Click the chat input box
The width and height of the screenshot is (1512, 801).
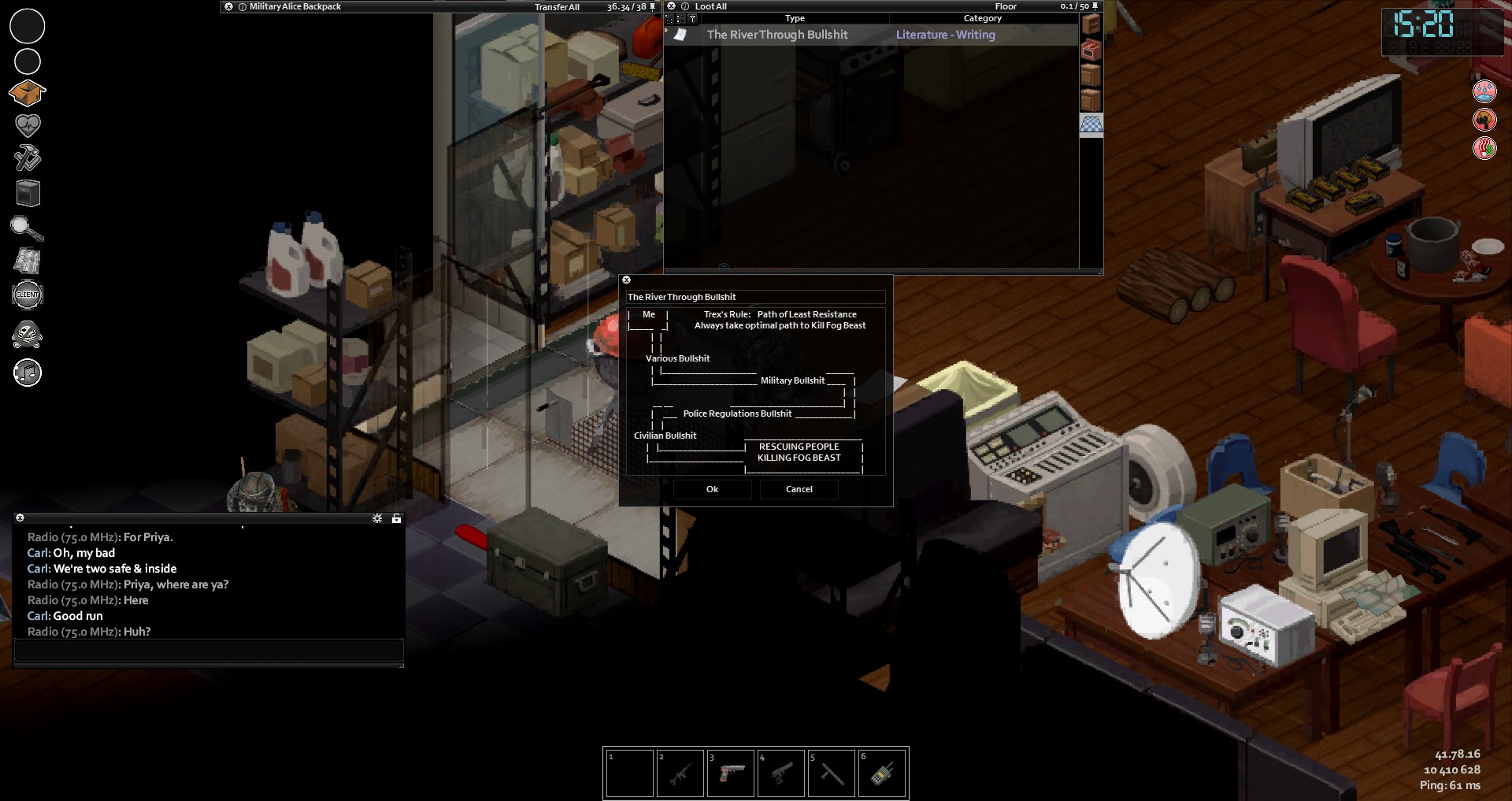pyautogui.click(x=209, y=650)
